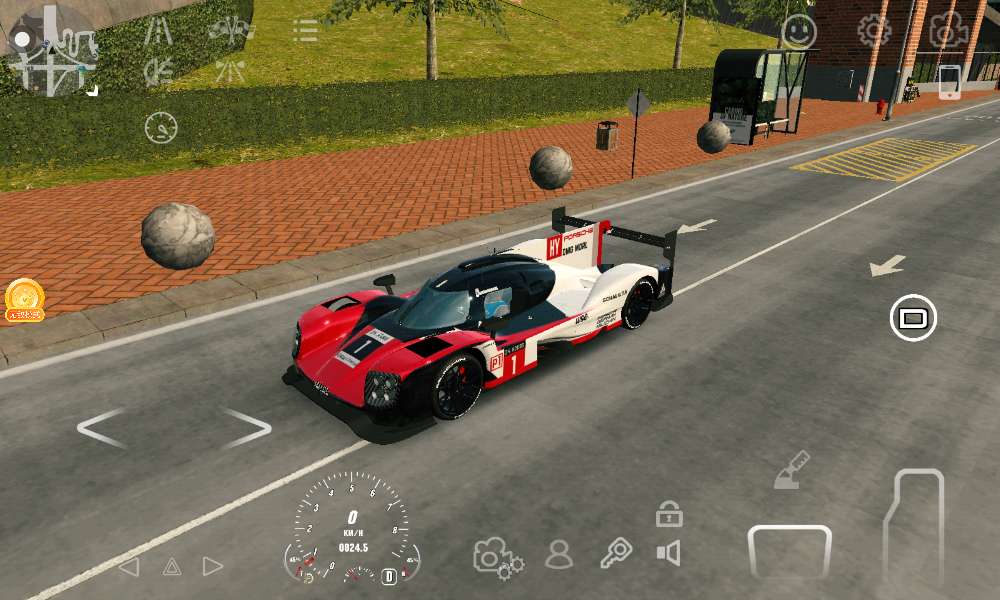Open the smartphone menu
This screenshot has height=600, width=1000.
[949, 82]
